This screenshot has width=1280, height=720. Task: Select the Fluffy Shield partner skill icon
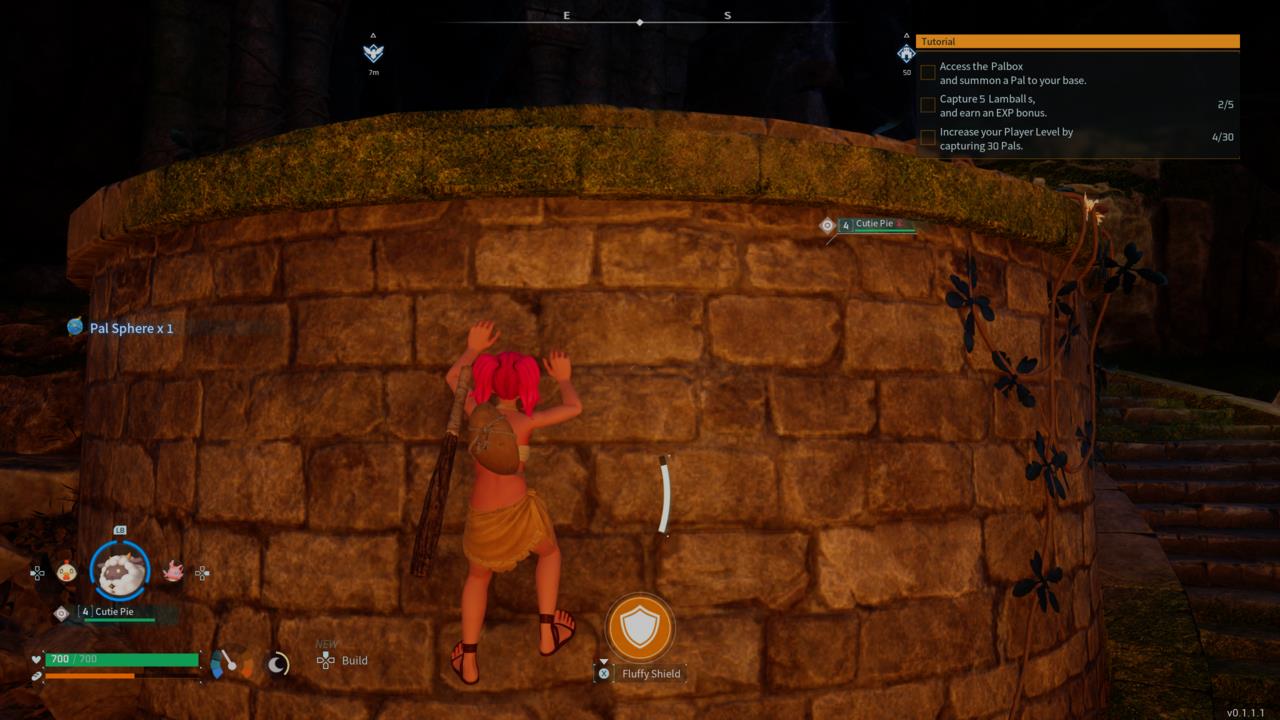[639, 627]
